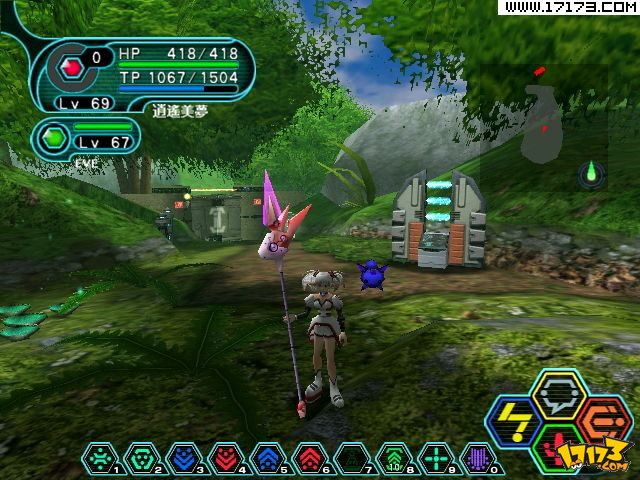Open the speech bubble chat hexagon
The image size is (640, 480).
point(557,396)
